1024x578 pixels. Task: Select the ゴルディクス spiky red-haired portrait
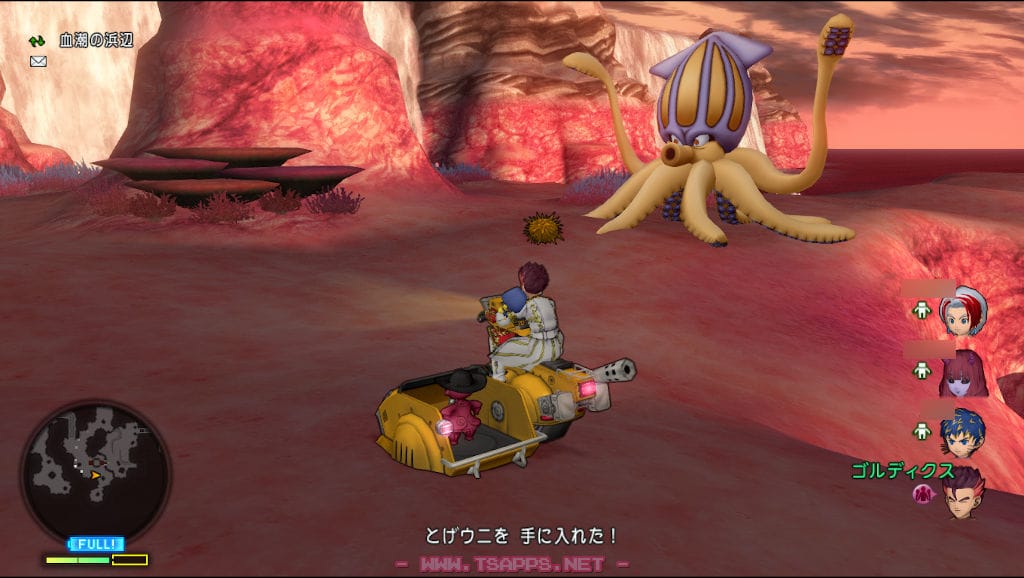click(x=963, y=493)
